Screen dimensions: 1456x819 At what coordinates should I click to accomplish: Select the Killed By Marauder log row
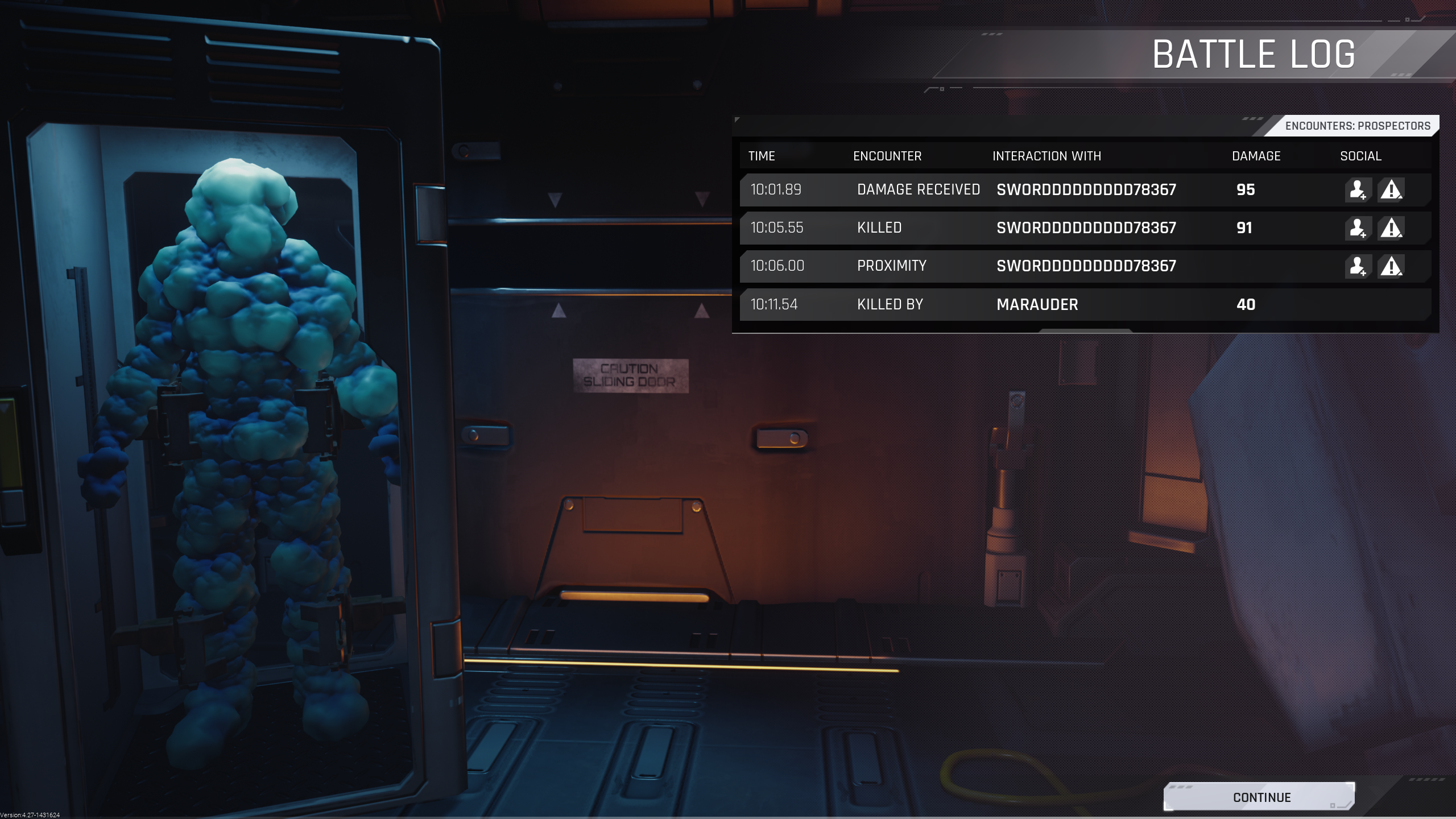click(x=1084, y=304)
